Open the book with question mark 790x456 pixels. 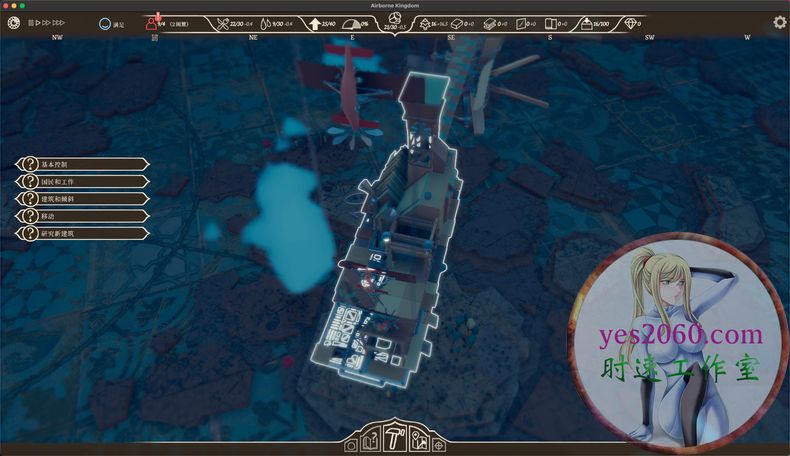pyautogui.click(x=370, y=440)
